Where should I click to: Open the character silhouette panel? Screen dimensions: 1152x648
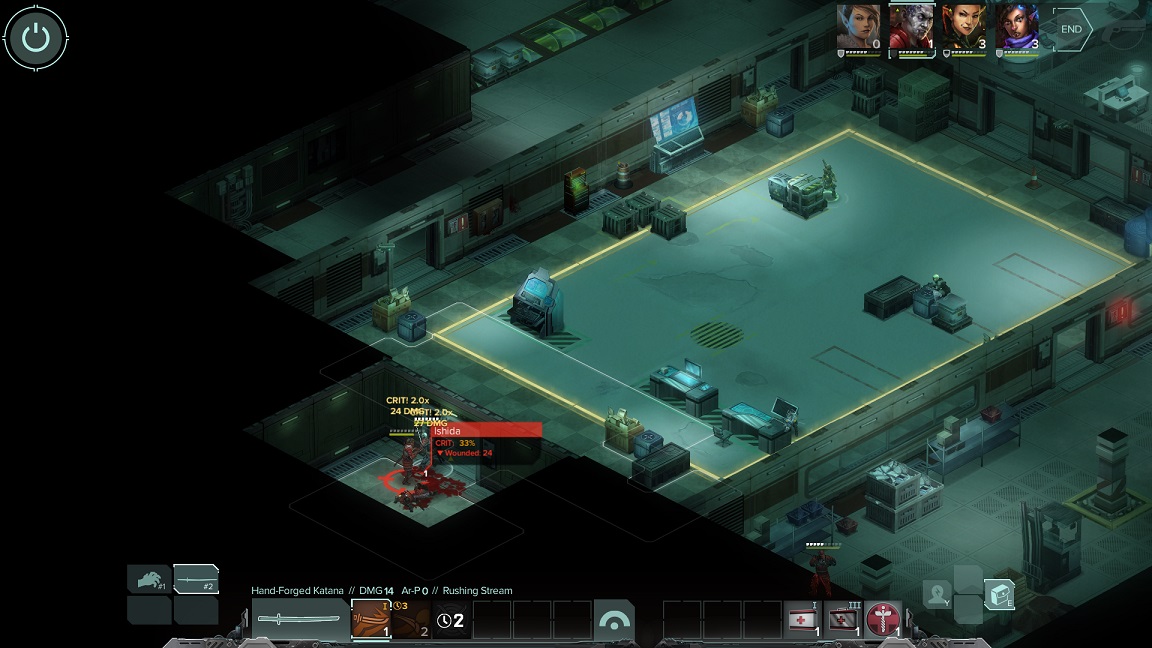click(937, 594)
